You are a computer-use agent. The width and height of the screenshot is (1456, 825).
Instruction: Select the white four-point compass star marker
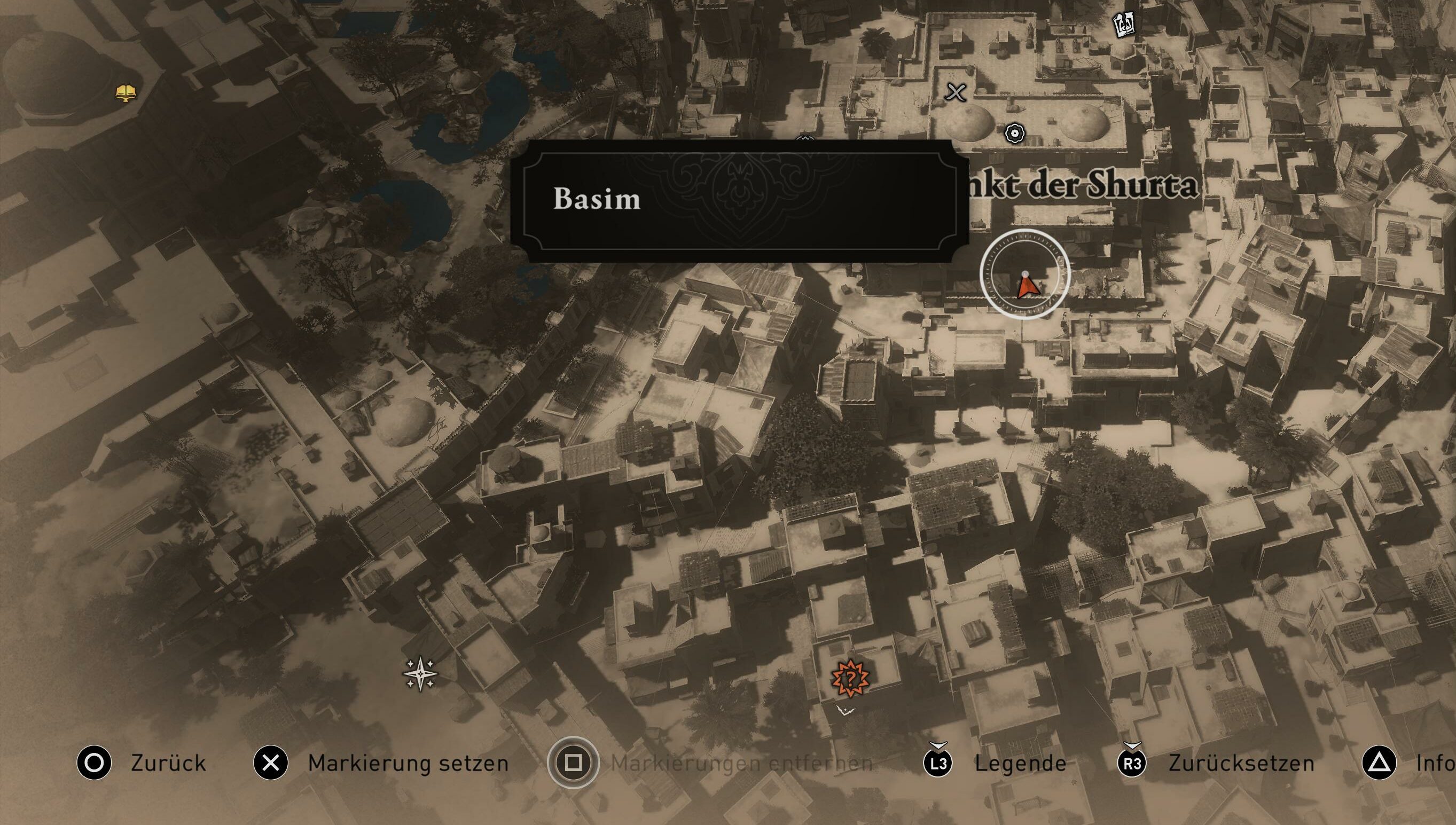420,674
